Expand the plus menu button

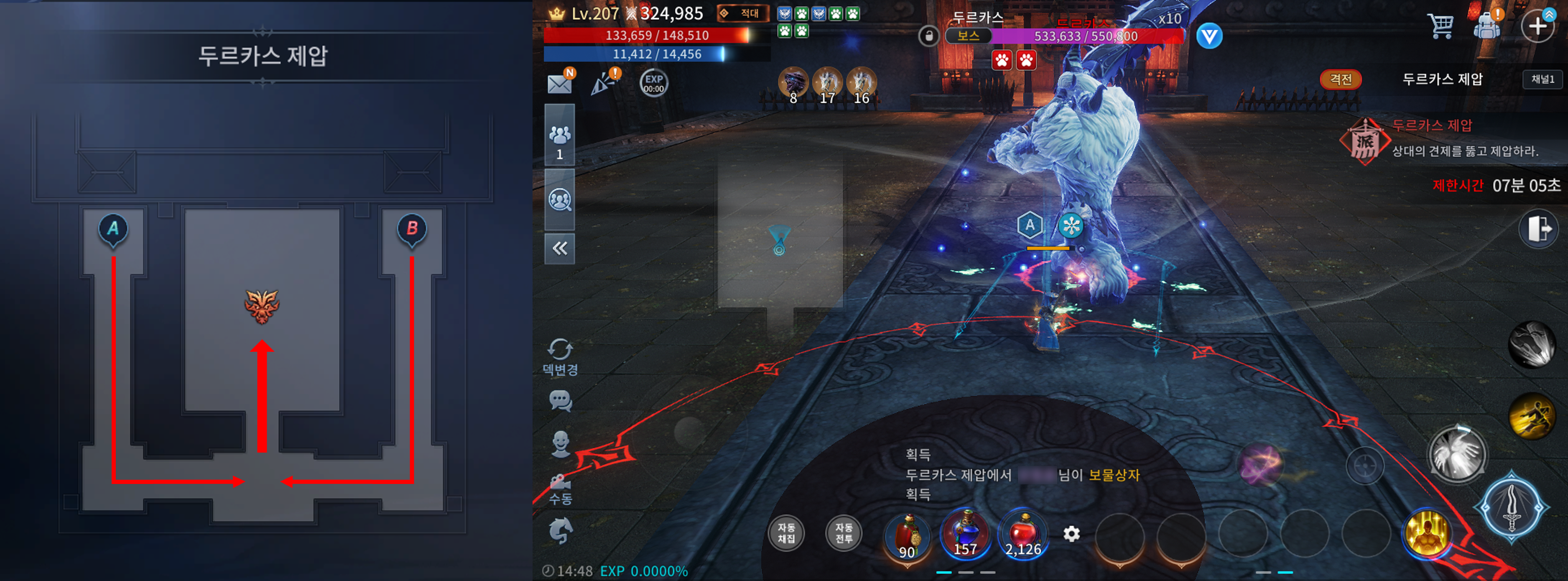[1537, 26]
